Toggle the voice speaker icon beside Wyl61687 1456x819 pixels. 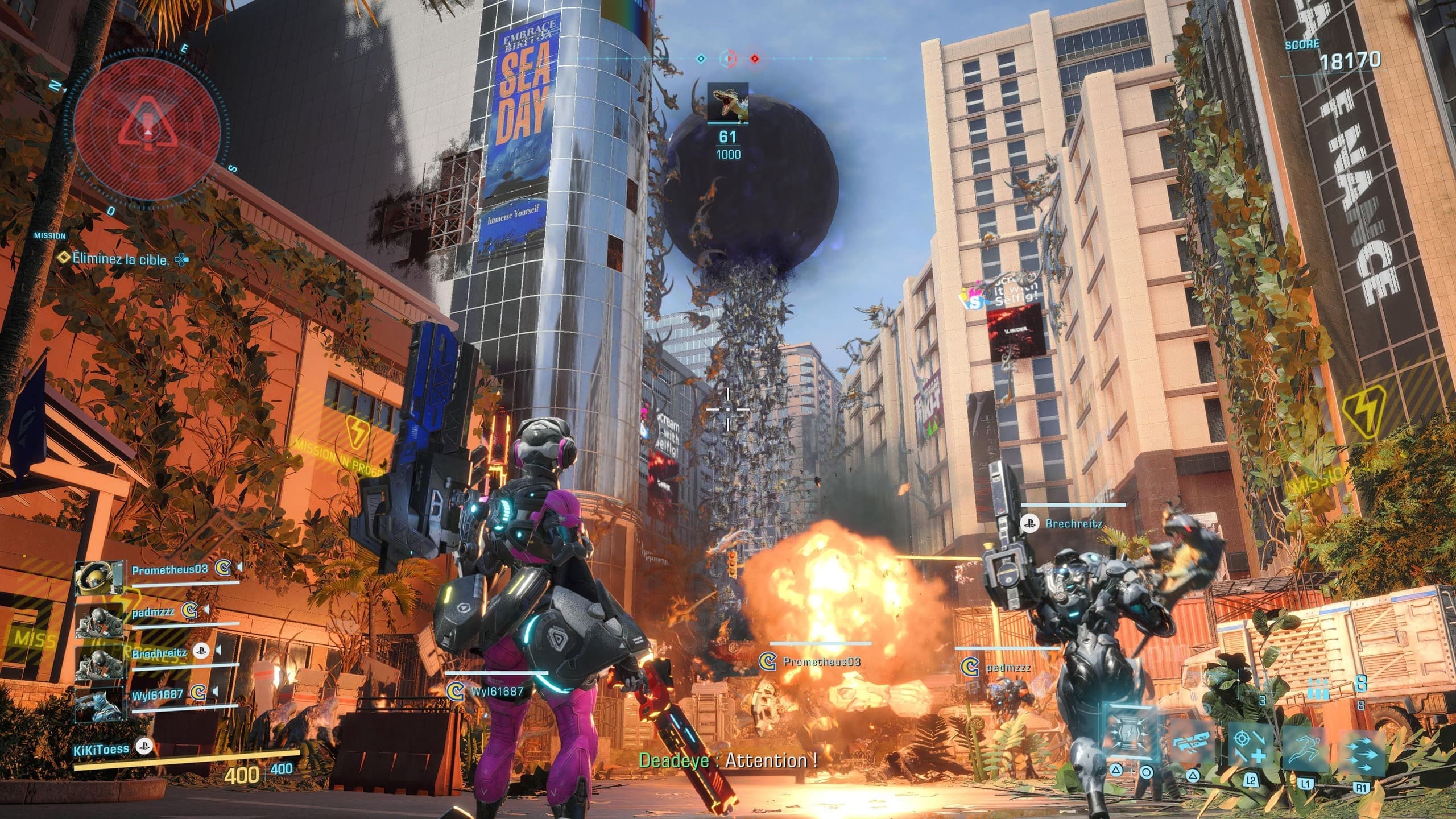pyautogui.click(x=214, y=692)
